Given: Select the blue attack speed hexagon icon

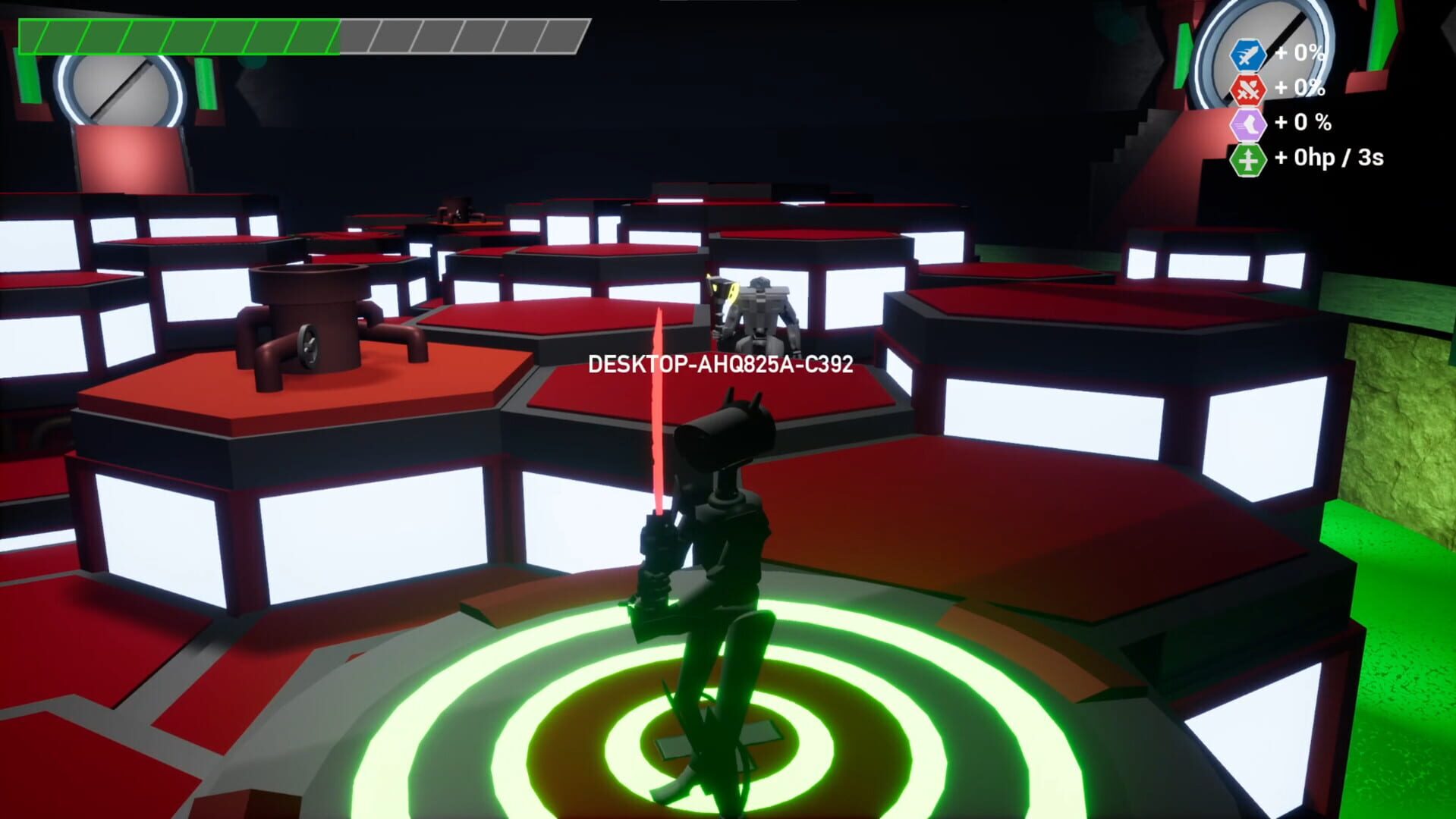Looking at the screenshot, I should coord(1249,53).
